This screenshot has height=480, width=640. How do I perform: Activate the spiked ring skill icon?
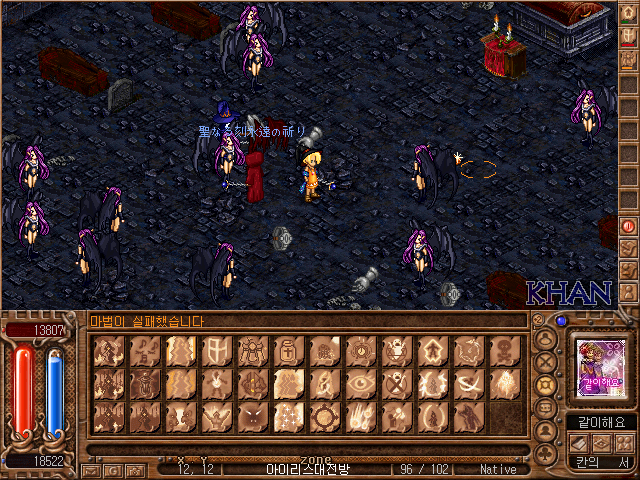tap(323, 415)
